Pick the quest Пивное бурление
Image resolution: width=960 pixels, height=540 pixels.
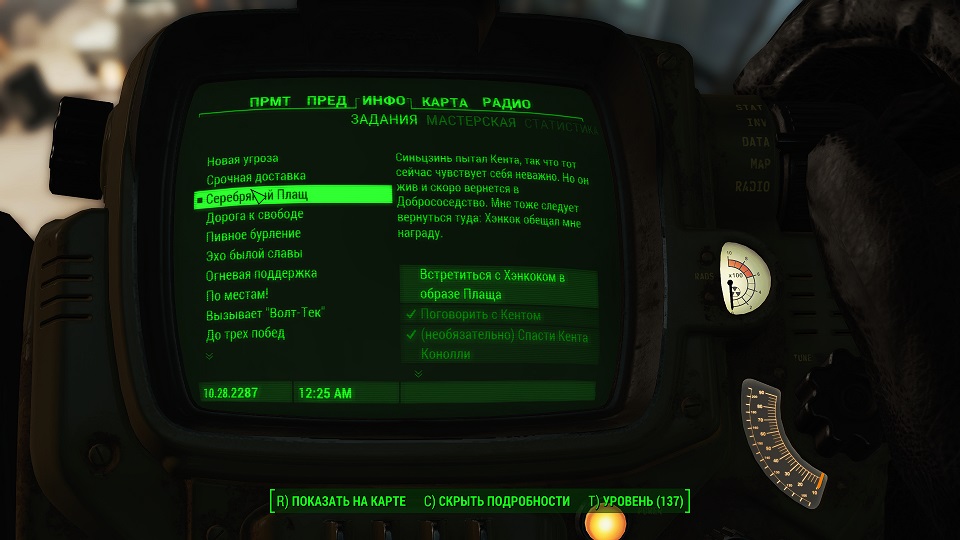(x=254, y=235)
